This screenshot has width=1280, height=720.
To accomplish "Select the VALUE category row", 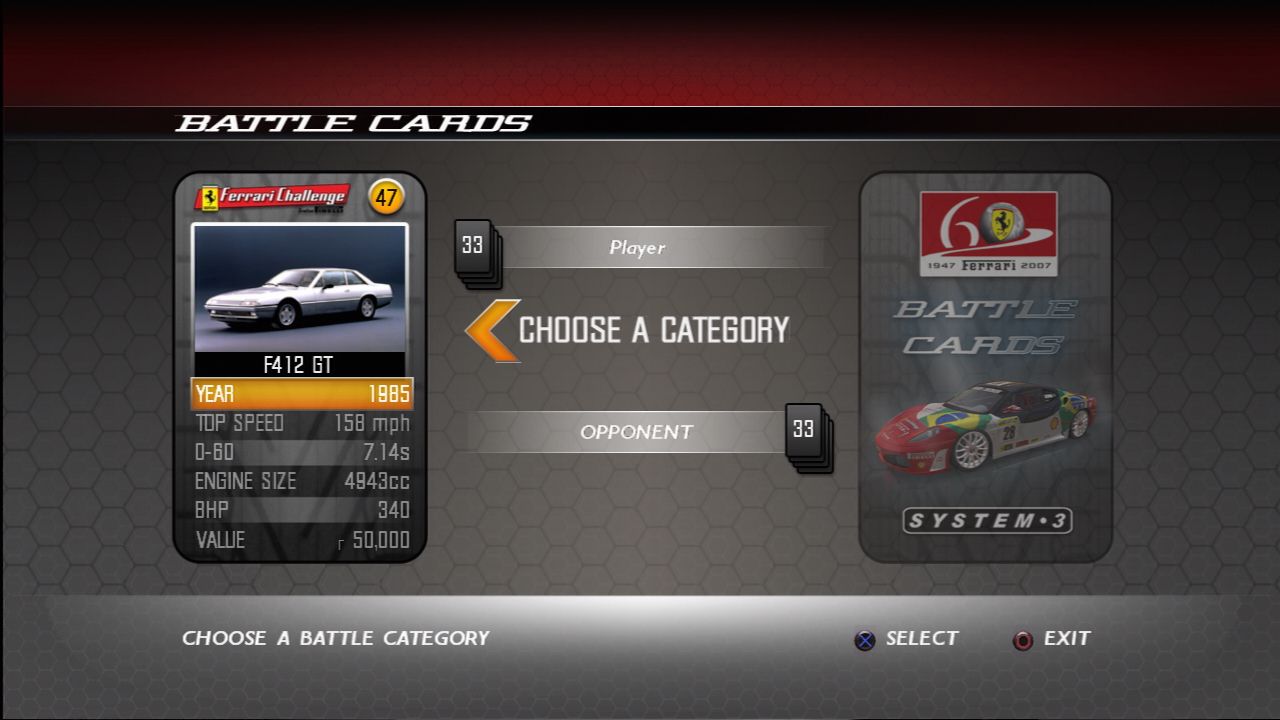I will click(x=301, y=540).
